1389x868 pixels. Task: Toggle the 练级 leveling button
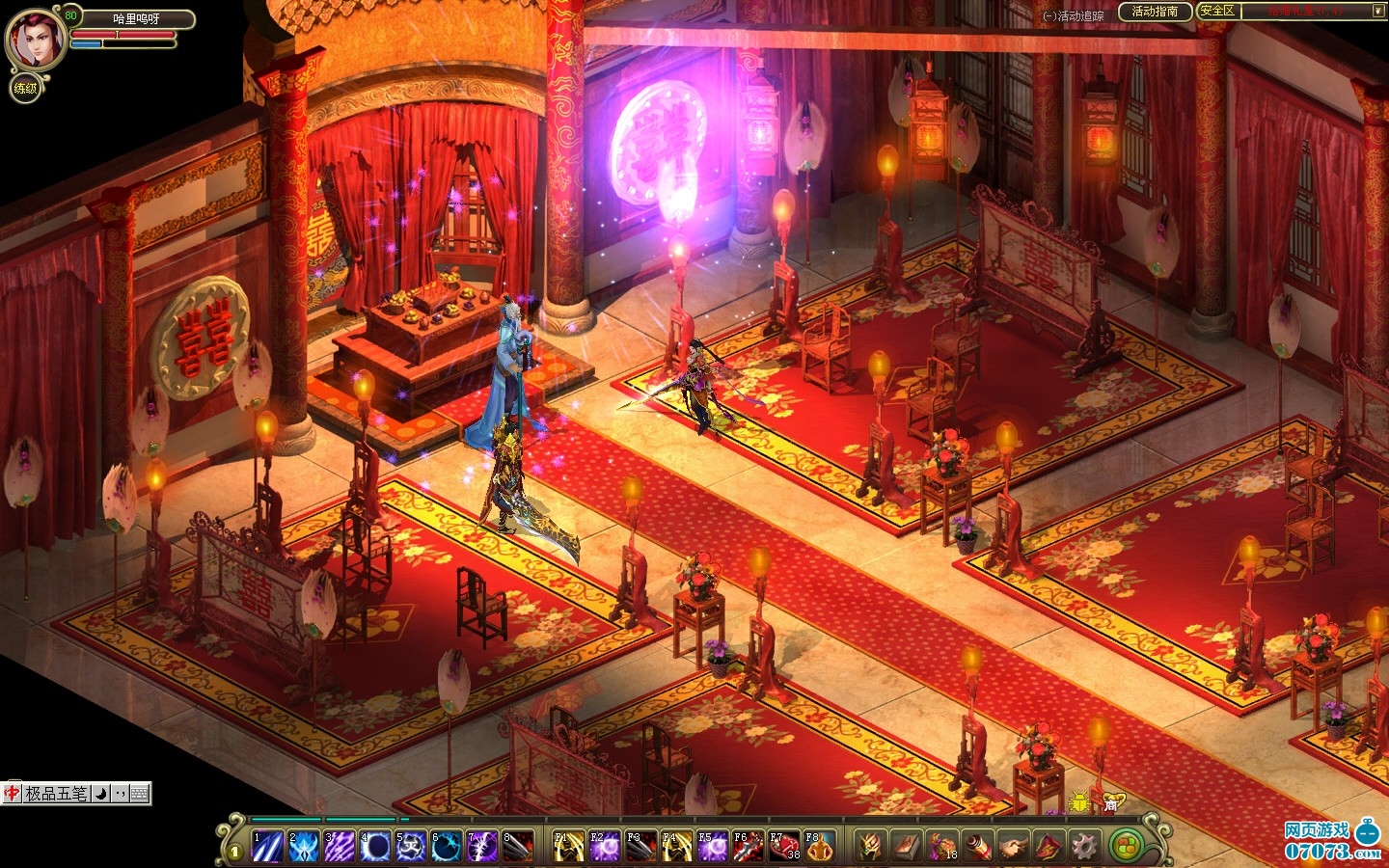(25, 89)
